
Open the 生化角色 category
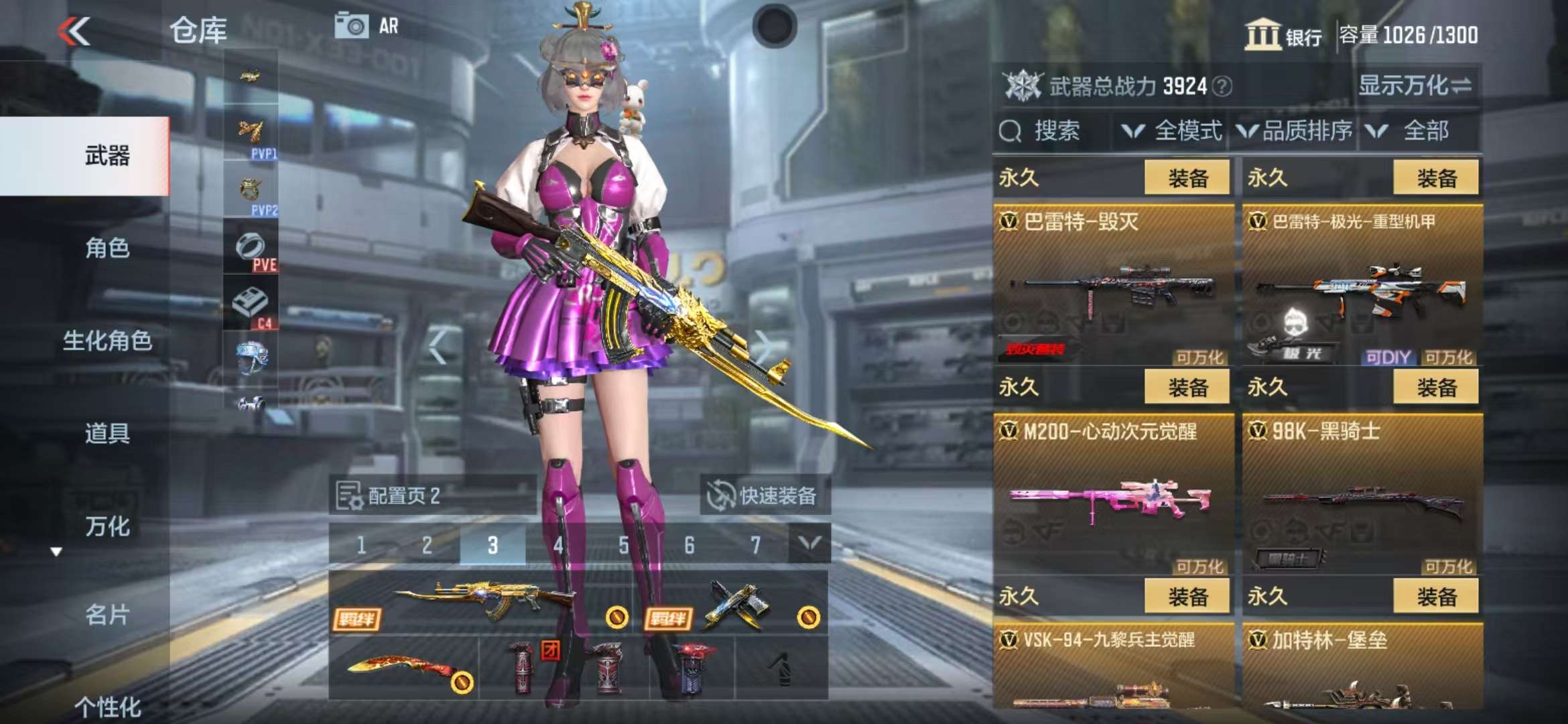click(x=107, y=341)
